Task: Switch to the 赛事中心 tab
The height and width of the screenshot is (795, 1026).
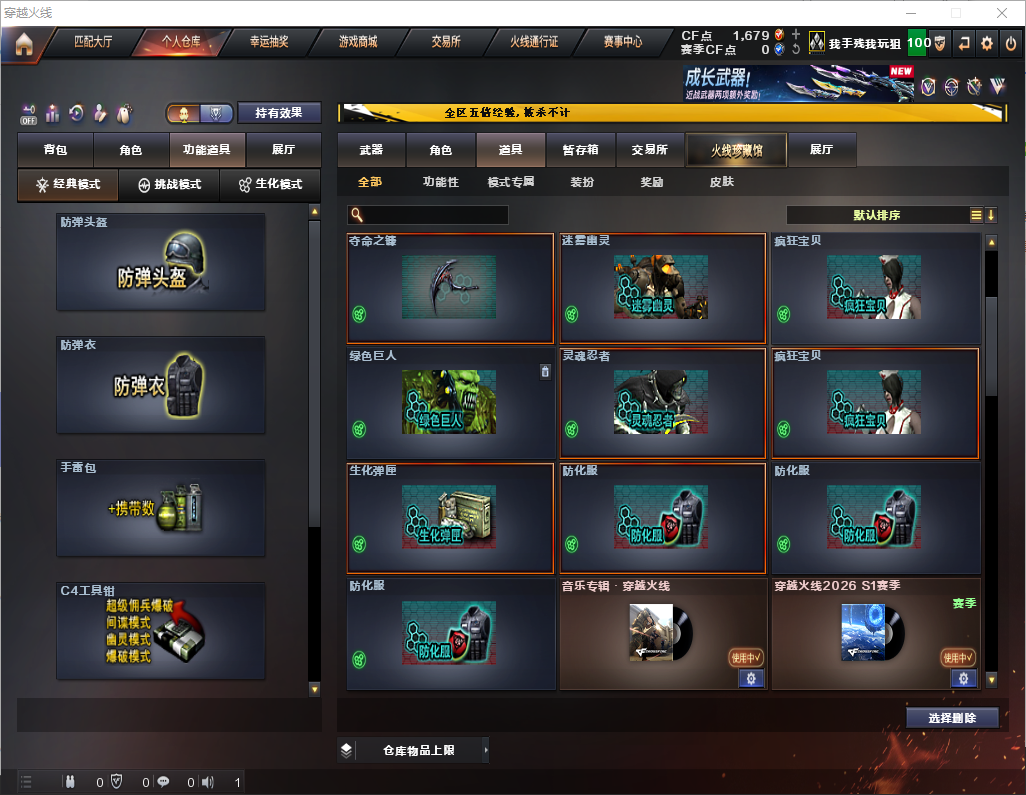Action: (622, 42)
